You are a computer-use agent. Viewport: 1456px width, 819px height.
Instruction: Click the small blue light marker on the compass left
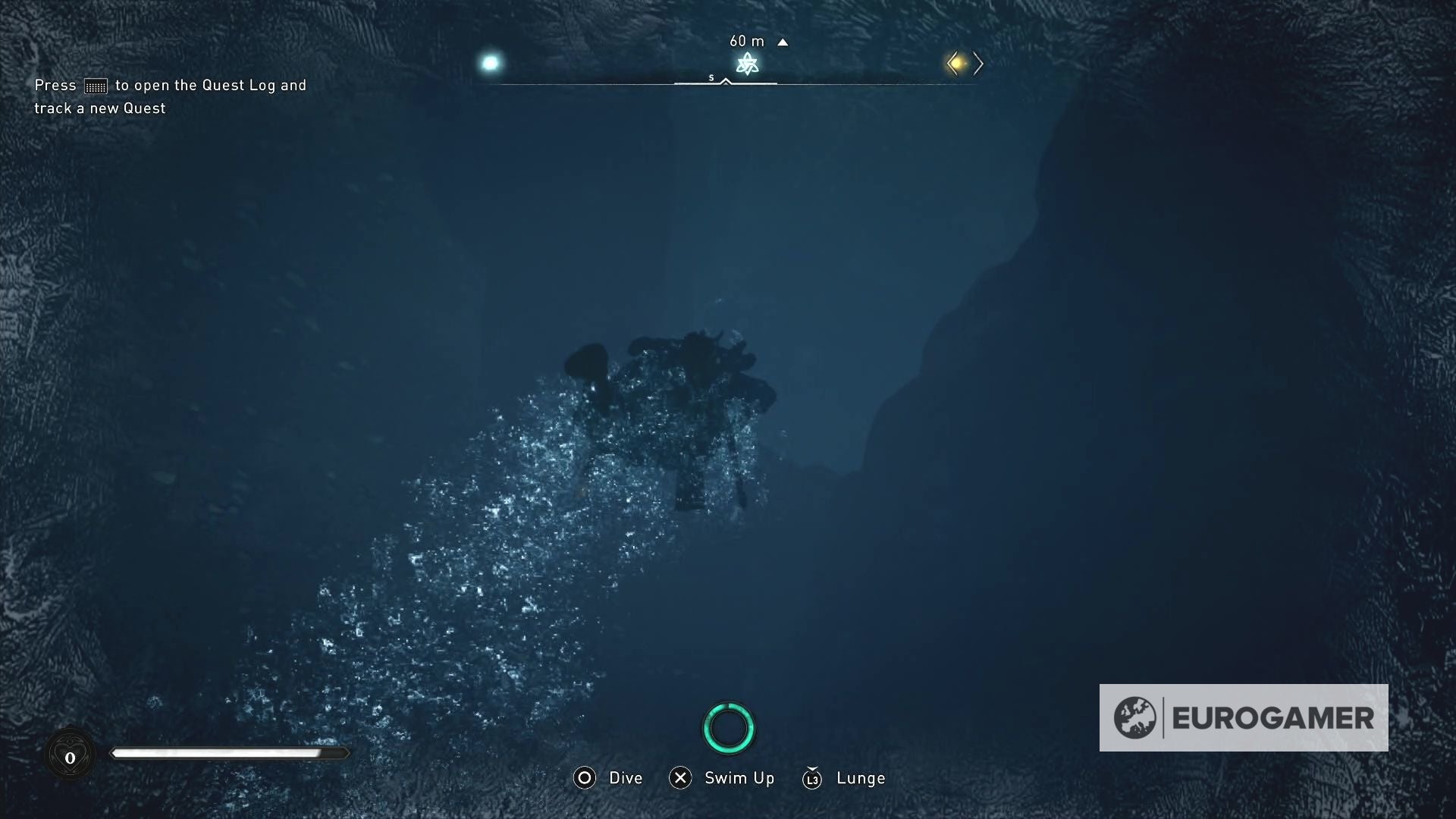pos(490,64)
